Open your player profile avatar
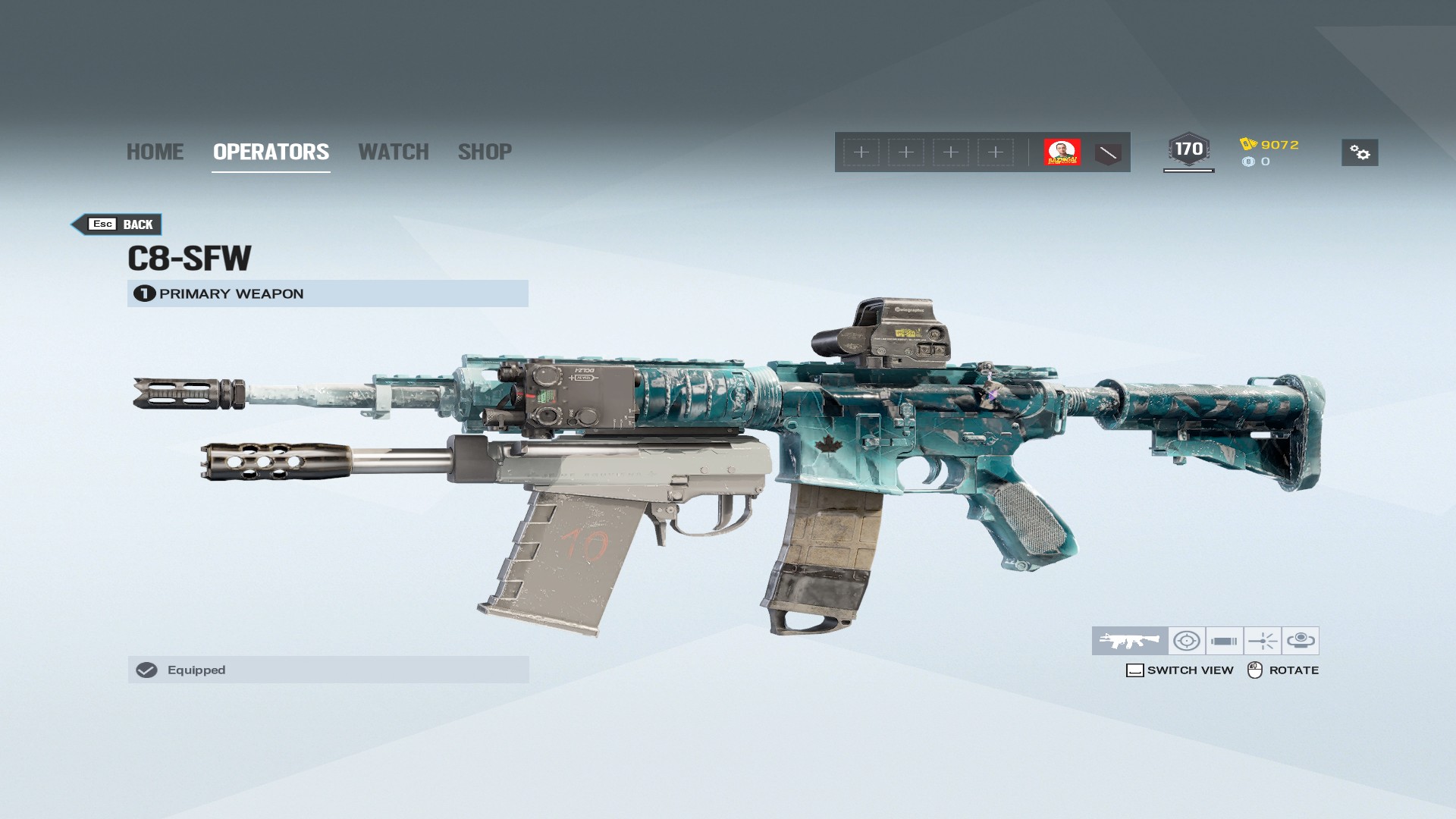1456x819 pixels. click(1063, 152)
